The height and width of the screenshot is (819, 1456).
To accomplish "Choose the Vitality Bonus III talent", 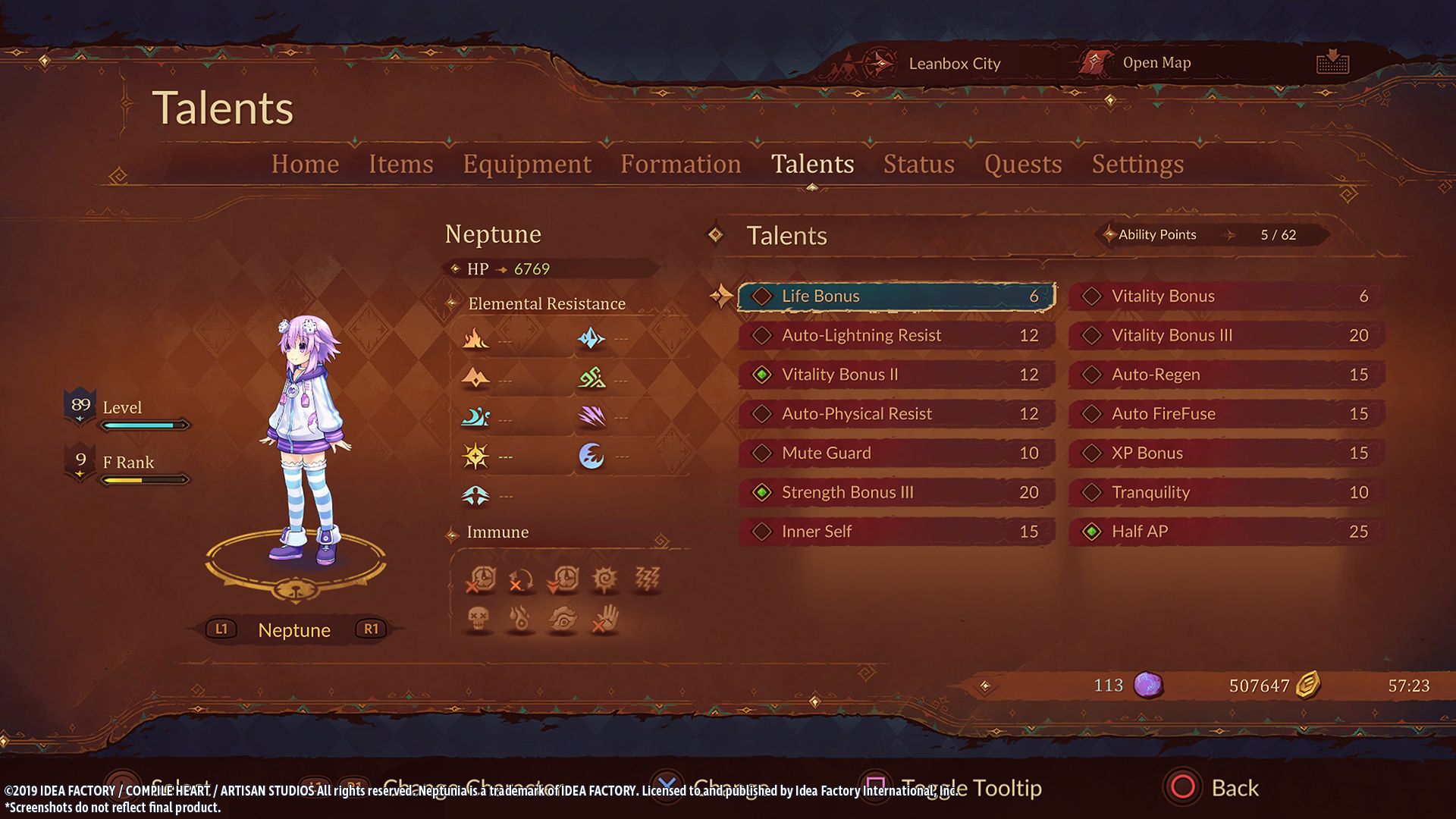I will tap(1226, 336).
